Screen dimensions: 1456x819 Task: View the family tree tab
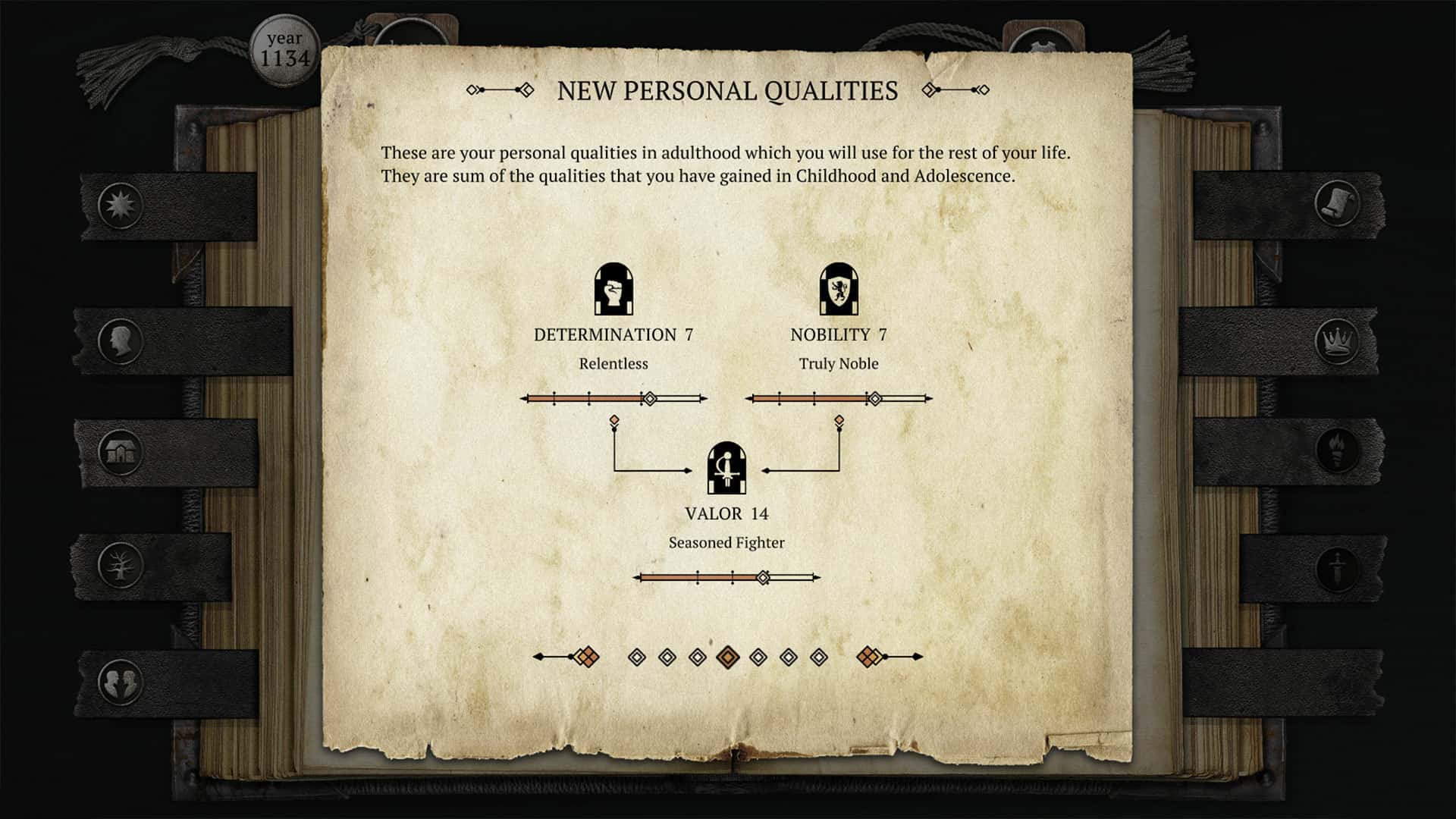(x=121, y=565)
